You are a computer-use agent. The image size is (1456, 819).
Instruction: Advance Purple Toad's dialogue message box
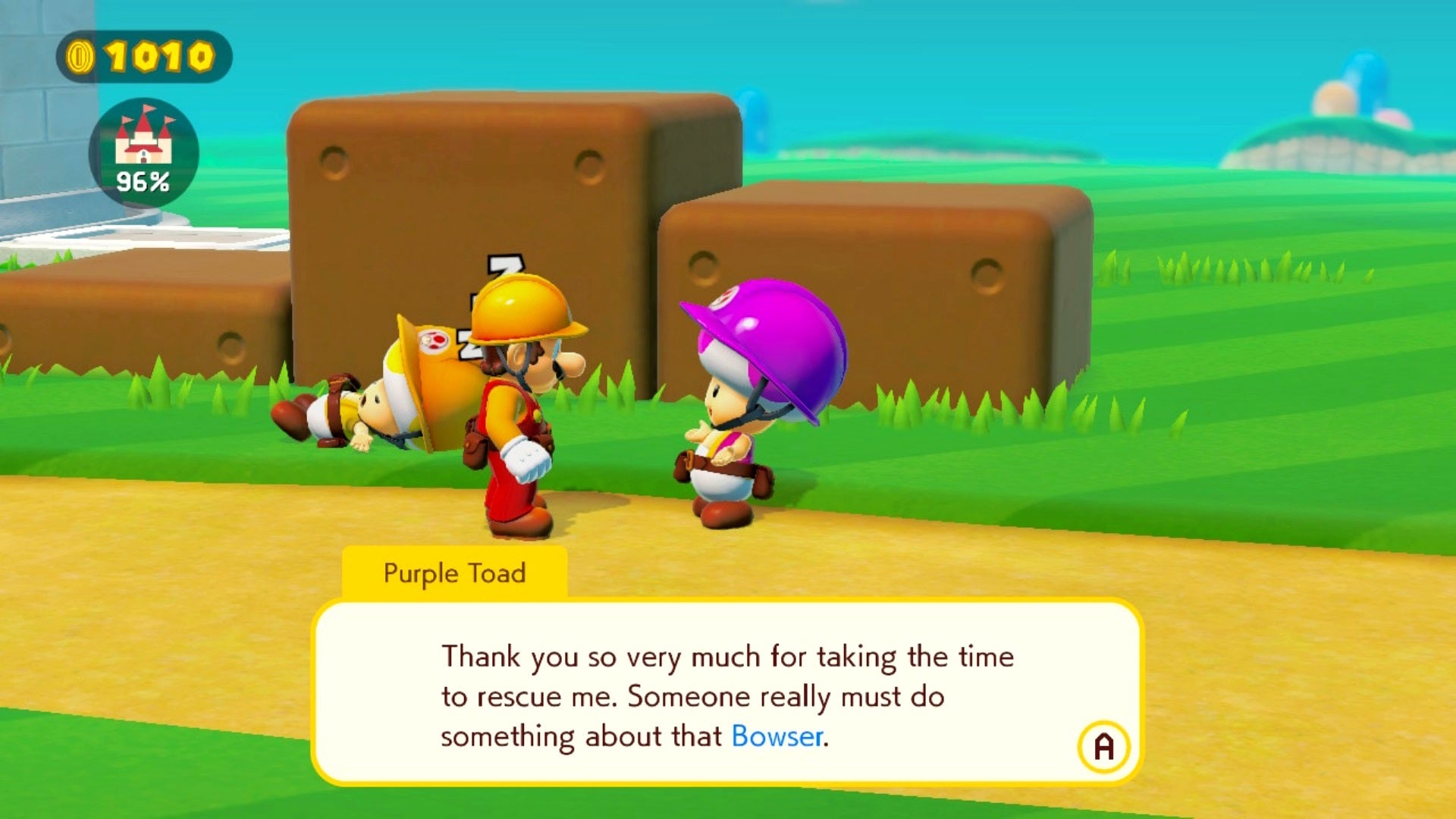1103,746
